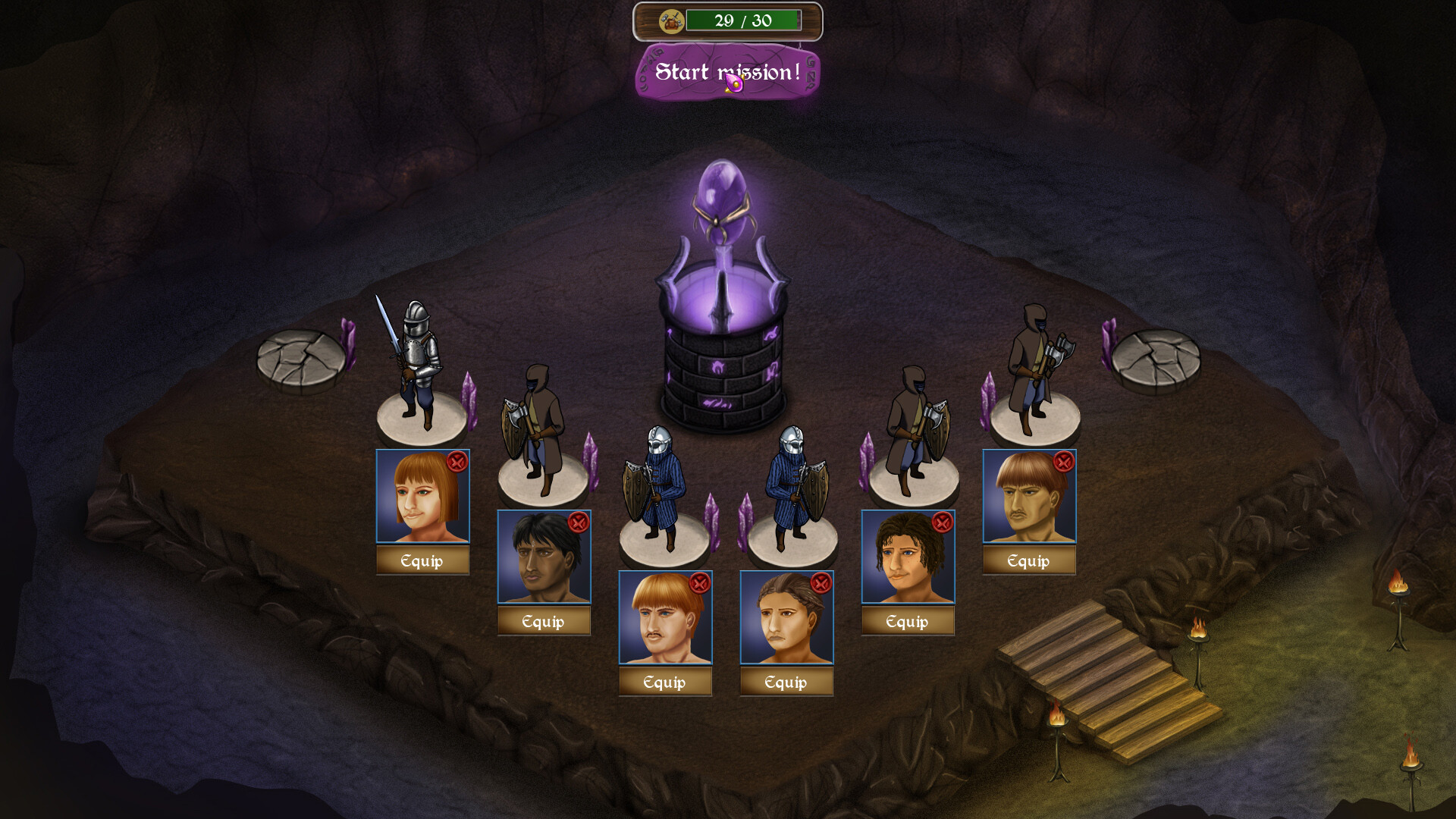The image size is (1456, 819).
Task: Click the green 29/30 squad capacity bar
Action: [x=743, y=20]
